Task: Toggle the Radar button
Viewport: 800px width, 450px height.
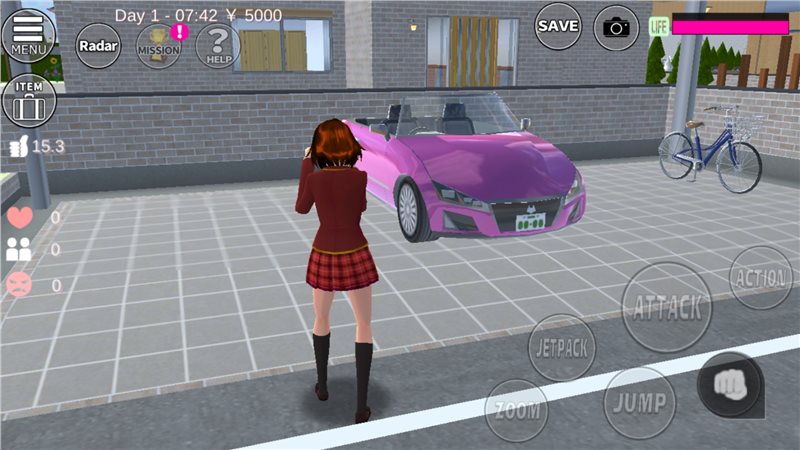Action: click(x=98, y=45)
